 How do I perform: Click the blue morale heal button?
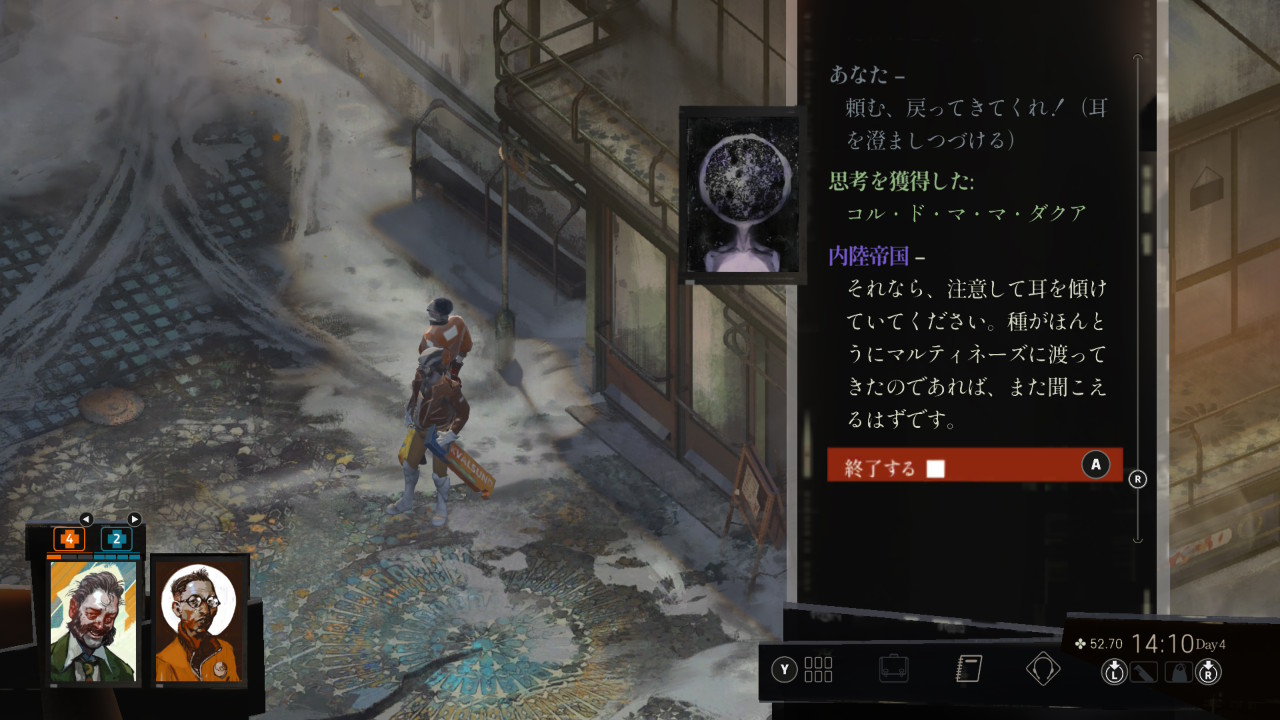pos(116,539)
